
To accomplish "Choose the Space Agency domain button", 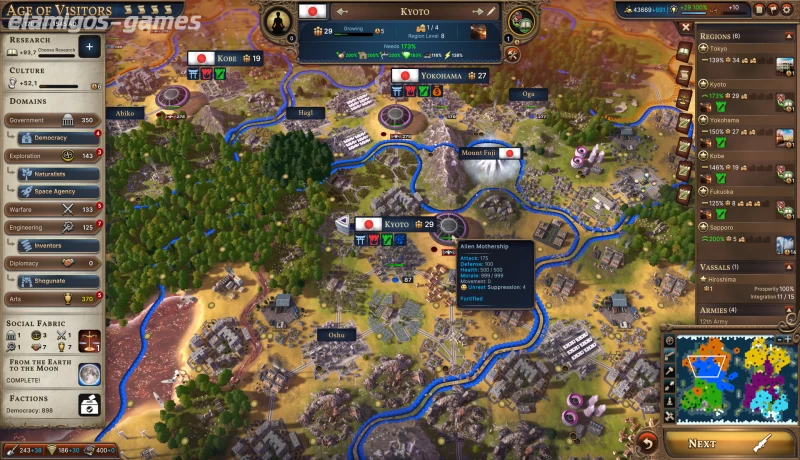I will point(56,190).
